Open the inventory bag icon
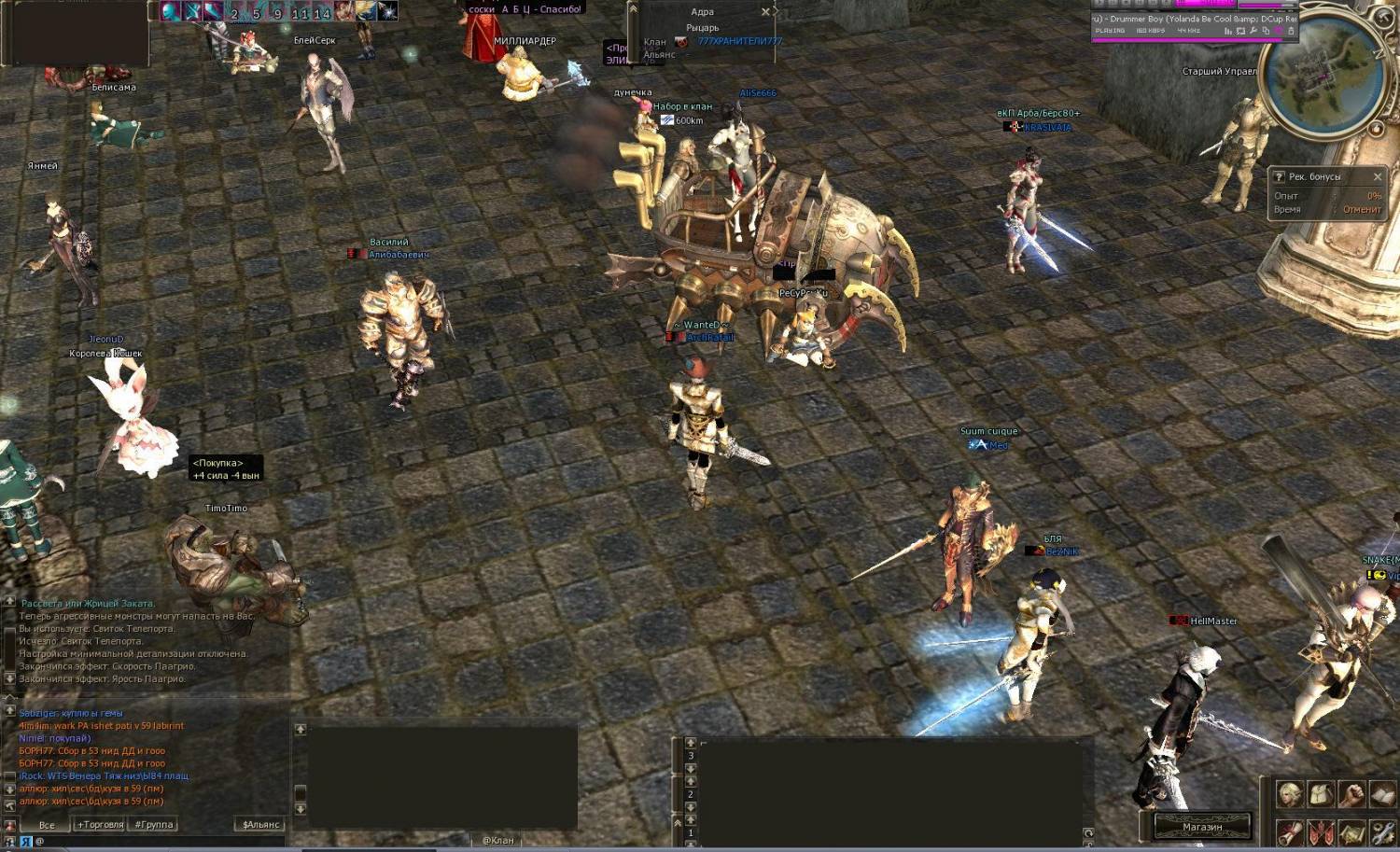Screen dimensions: 1400x852 click(x=1321, y=795)
